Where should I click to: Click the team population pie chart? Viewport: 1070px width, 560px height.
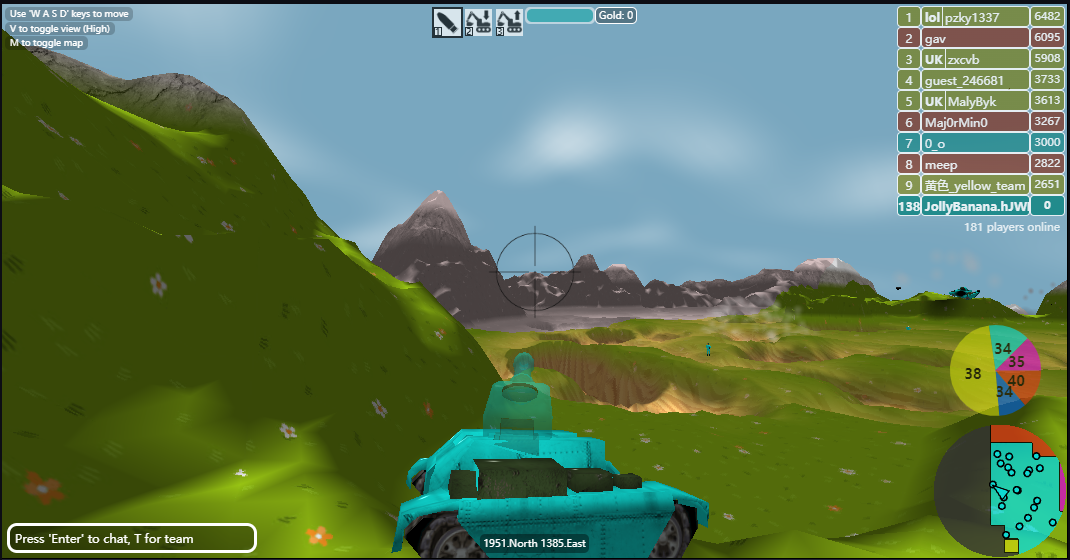click(x=996, y=370)
